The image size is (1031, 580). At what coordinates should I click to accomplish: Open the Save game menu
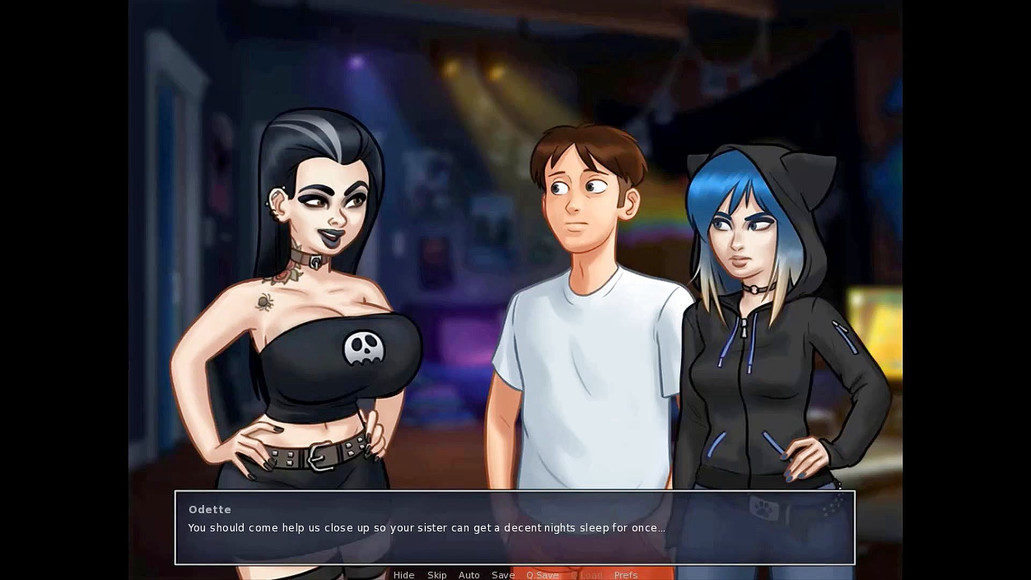(x=503, y=575)
